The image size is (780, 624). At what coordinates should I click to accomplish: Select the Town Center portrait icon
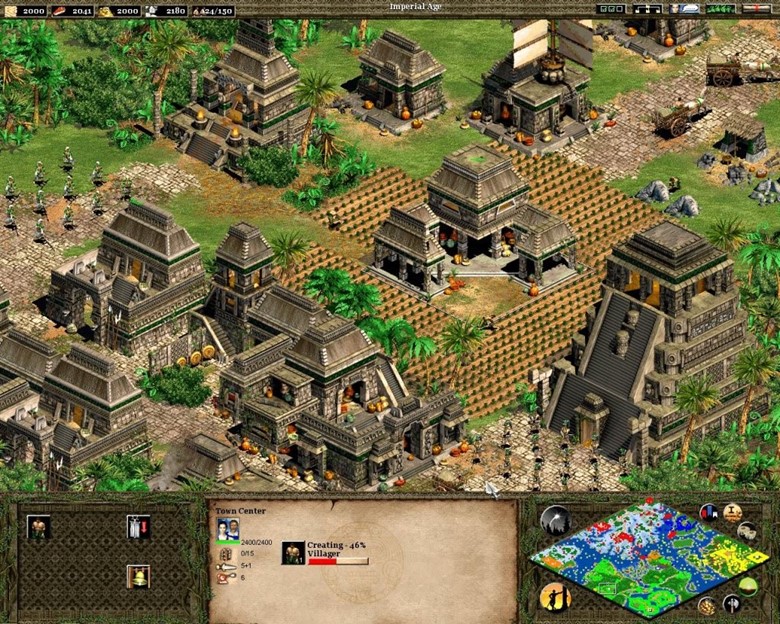point(228,529)
